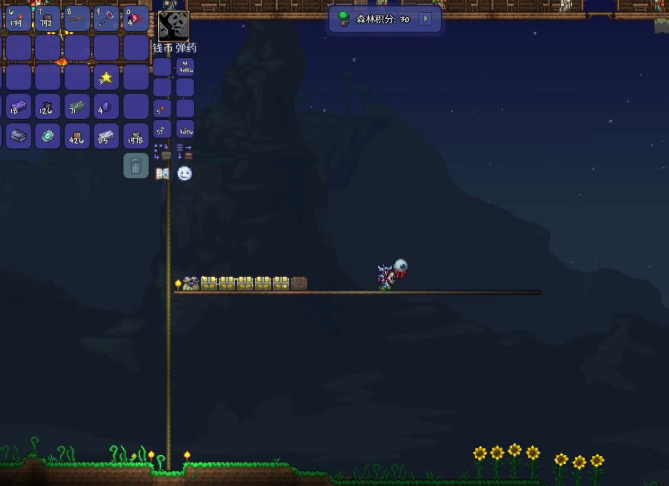Click the dark ghost face buff icon
Screen dimensions: 669x486
pos(173,25)
